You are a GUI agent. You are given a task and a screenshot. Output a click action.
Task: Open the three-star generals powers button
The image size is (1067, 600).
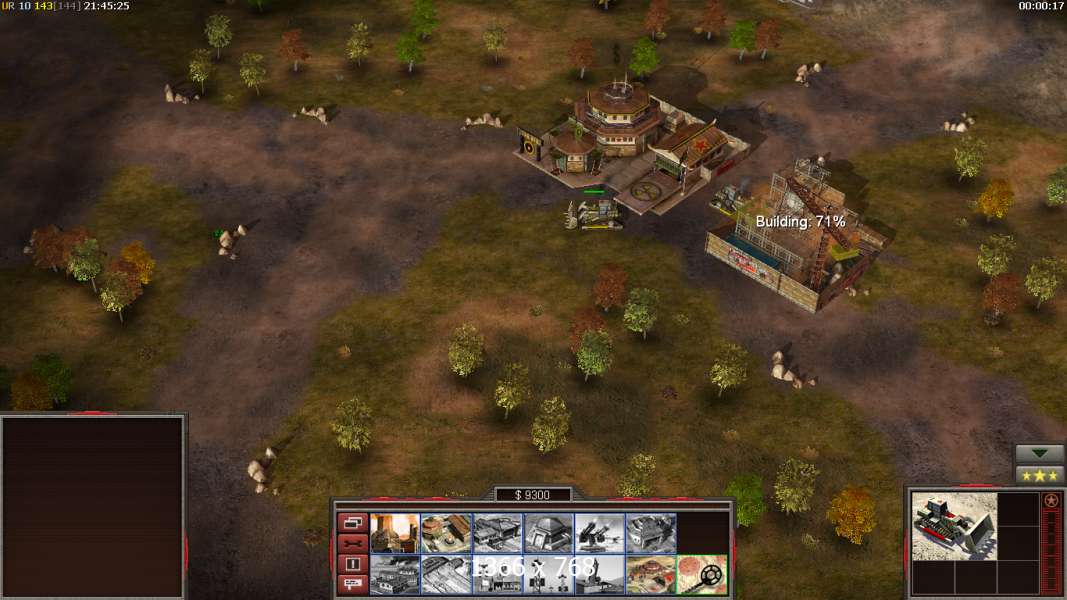coord(1039,475)
